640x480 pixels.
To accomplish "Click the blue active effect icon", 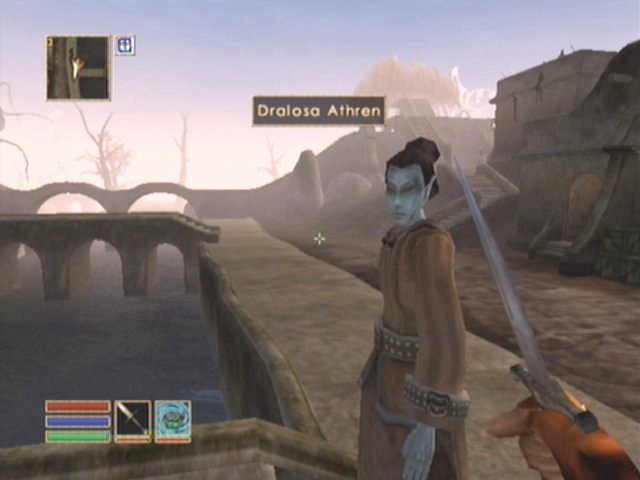I will coord(125,45).
